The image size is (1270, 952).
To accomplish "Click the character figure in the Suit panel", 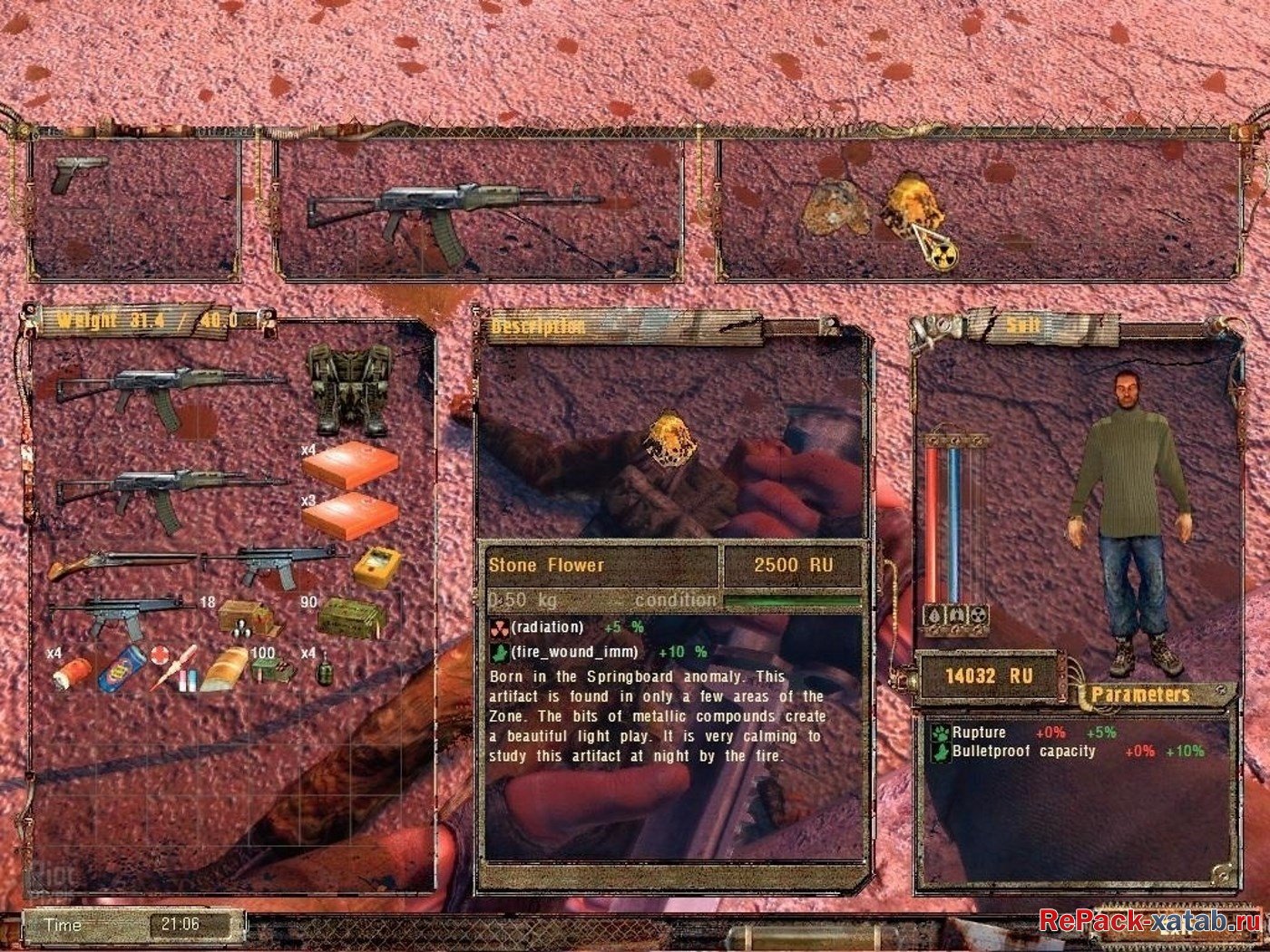I will click(1130, 517).
